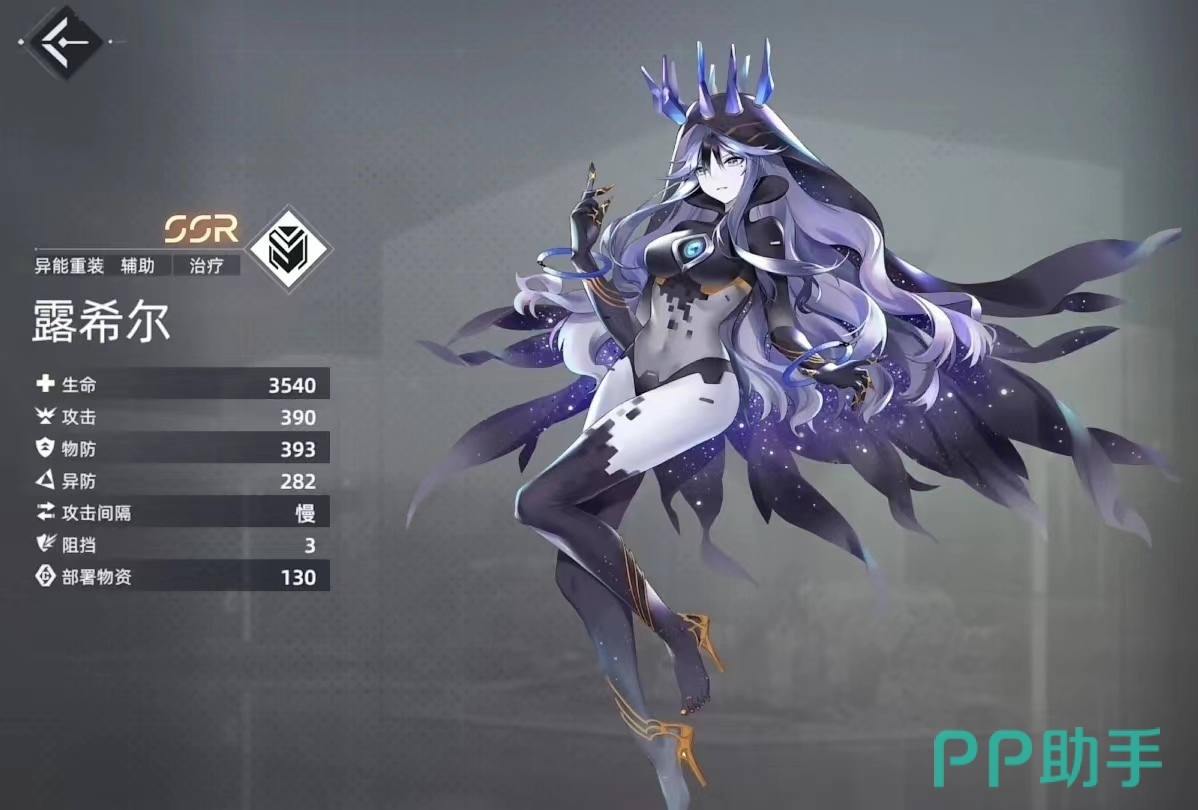Tap the 治疗 tag

click(205, 266)
